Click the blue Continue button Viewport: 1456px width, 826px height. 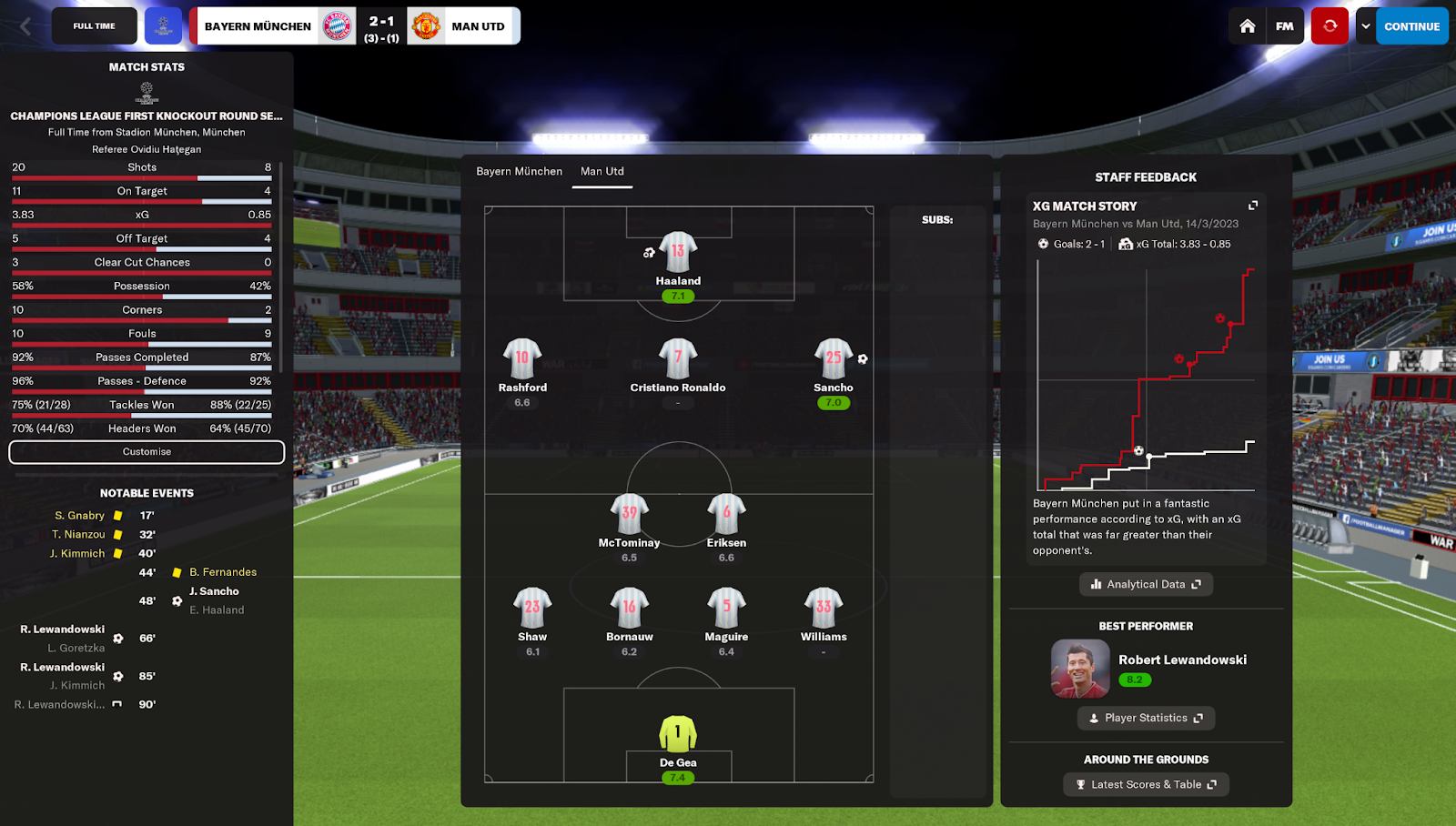[x=1411, y=26]
